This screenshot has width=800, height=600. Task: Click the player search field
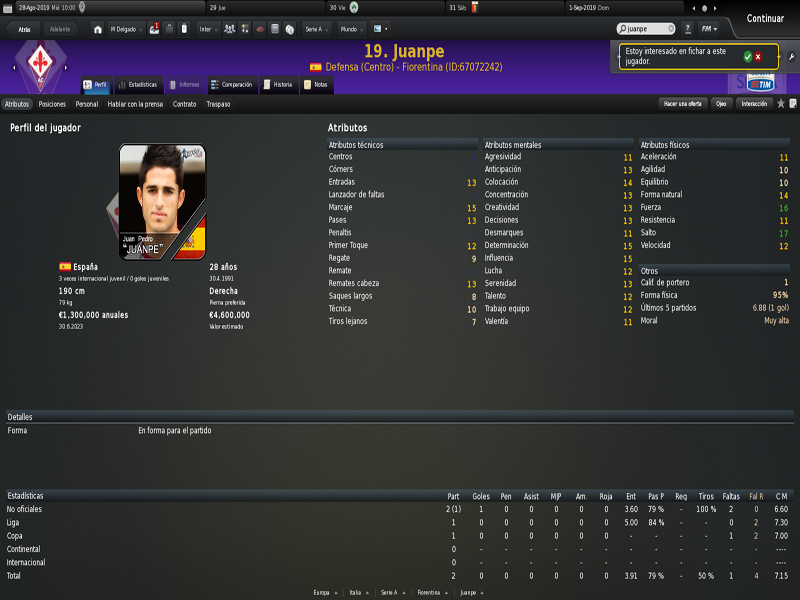(x=645, y=29)
